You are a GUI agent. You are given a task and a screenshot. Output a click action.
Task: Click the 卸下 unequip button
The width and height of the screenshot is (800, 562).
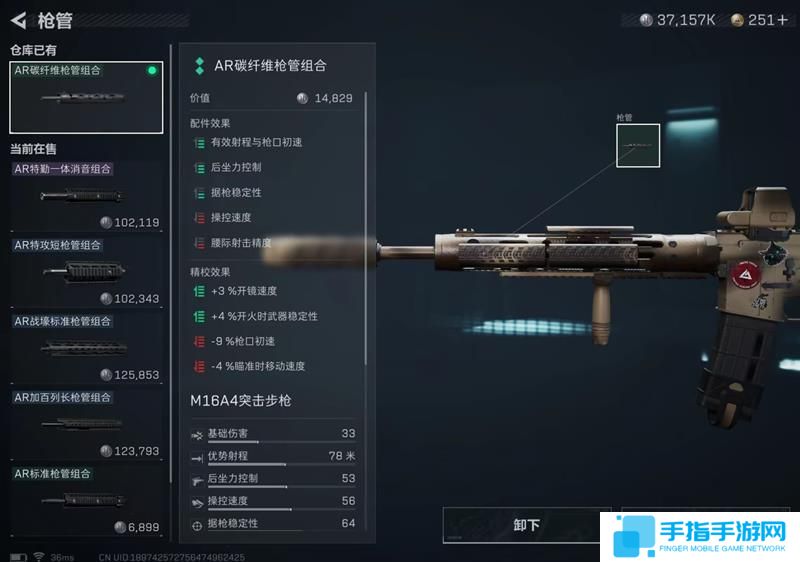click(x=527, y=525)
